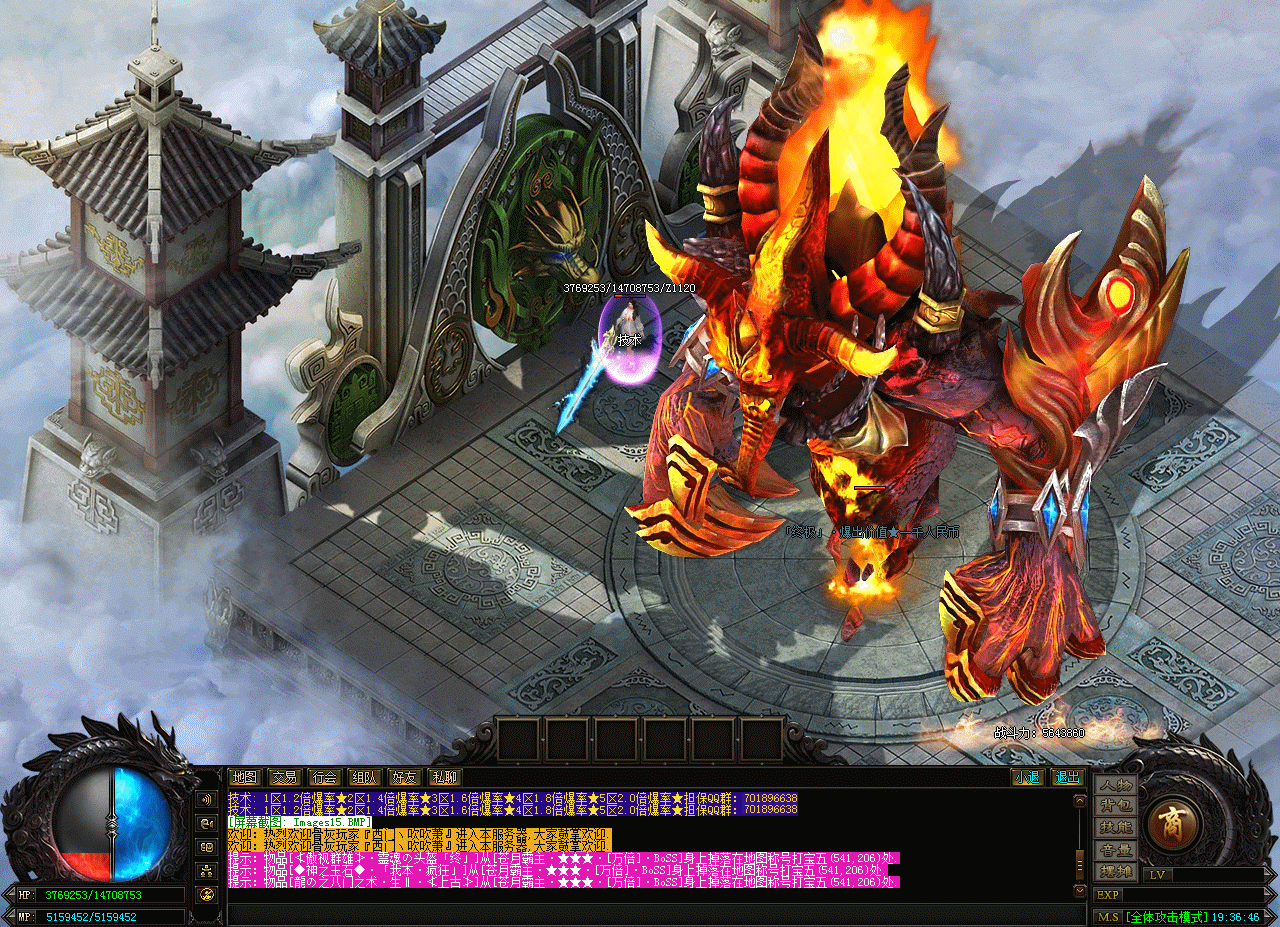
Task: Open the 人物 character sheet
Action: [x=1115, y=785]
